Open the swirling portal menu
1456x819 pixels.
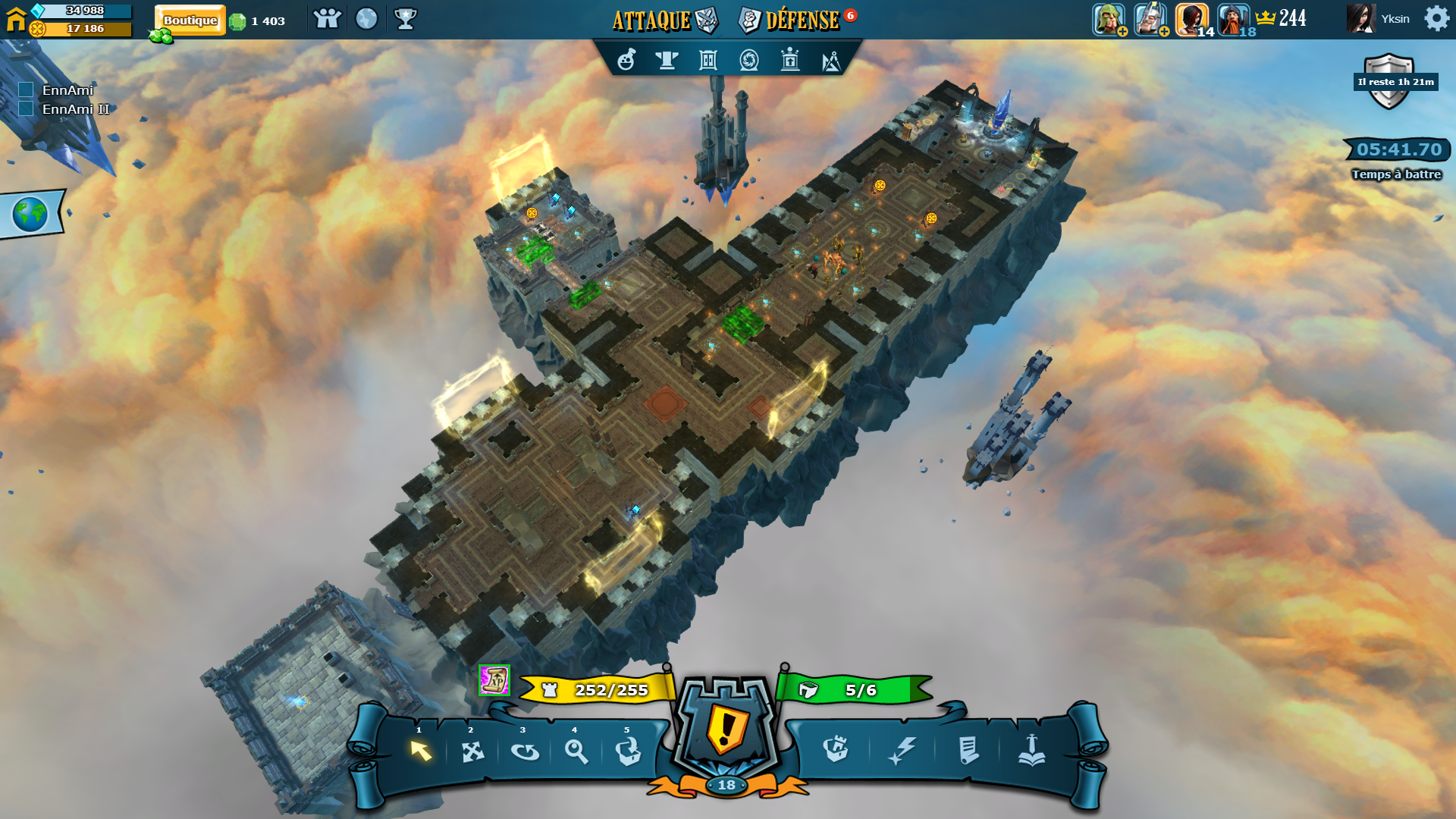click(x=749, y=60)
